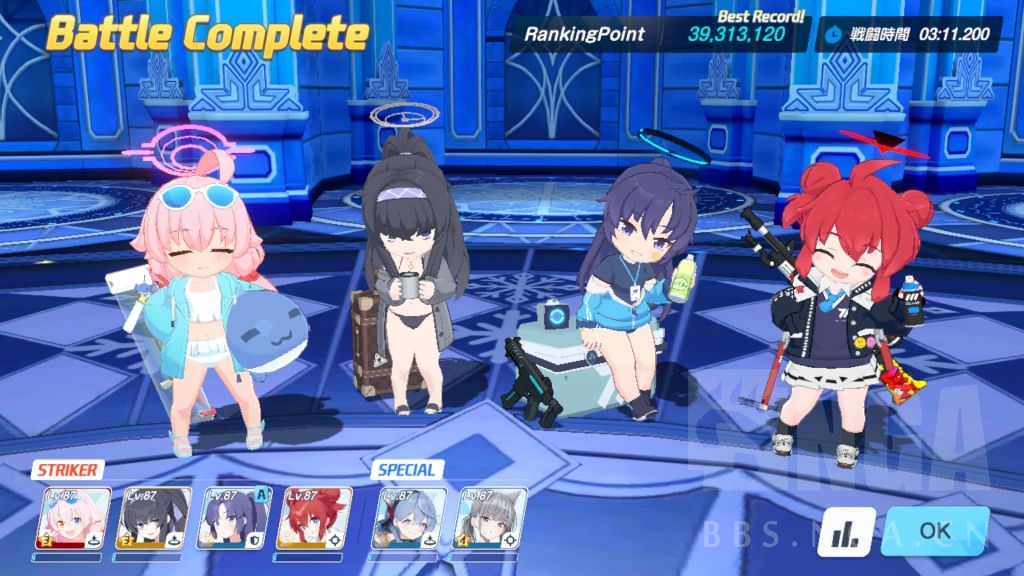Select the pink-haired striker portrait

tap(73, 518)
